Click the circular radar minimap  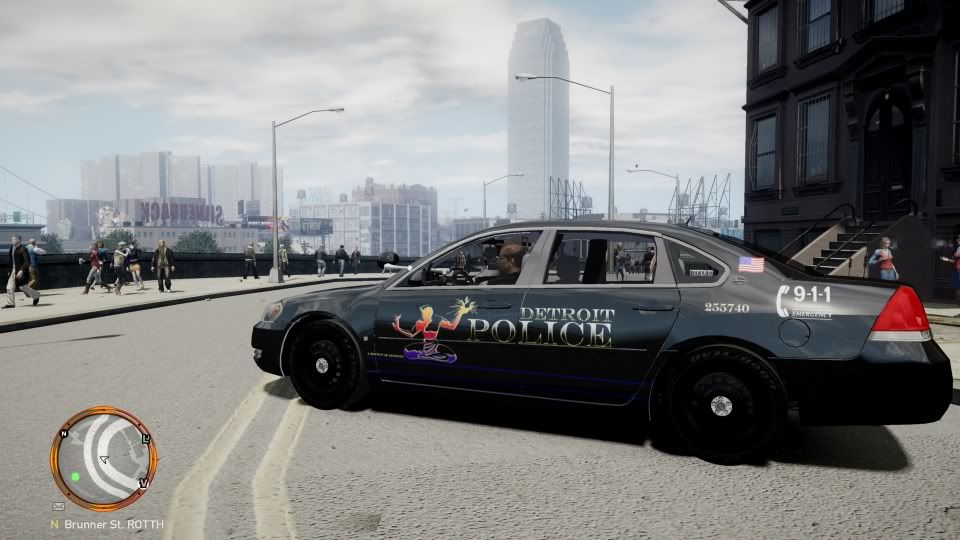pyautogui.click(x=103, y=459)
